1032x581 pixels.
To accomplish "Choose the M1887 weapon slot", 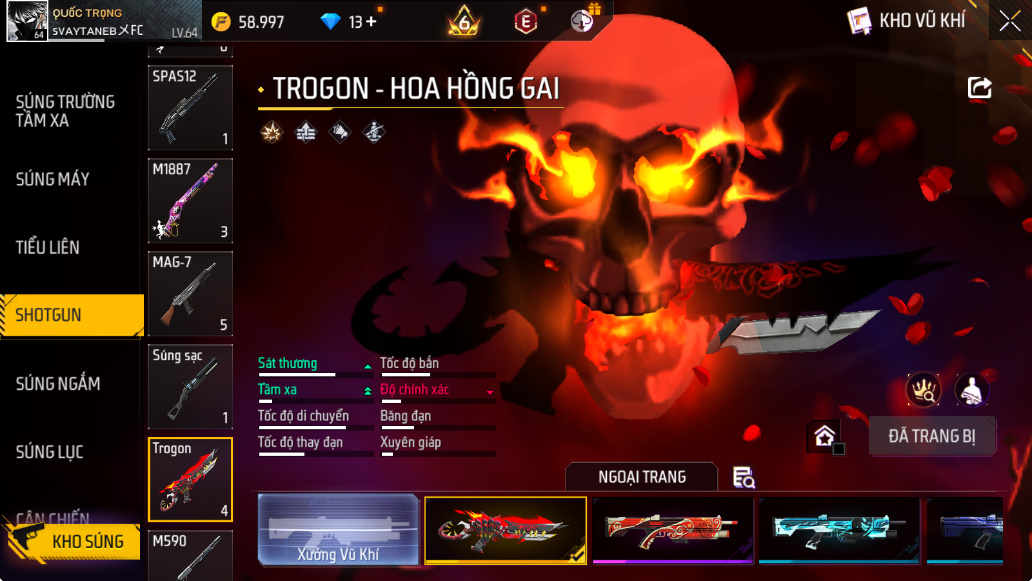I will pyautogui.click(x=190, y=201).
